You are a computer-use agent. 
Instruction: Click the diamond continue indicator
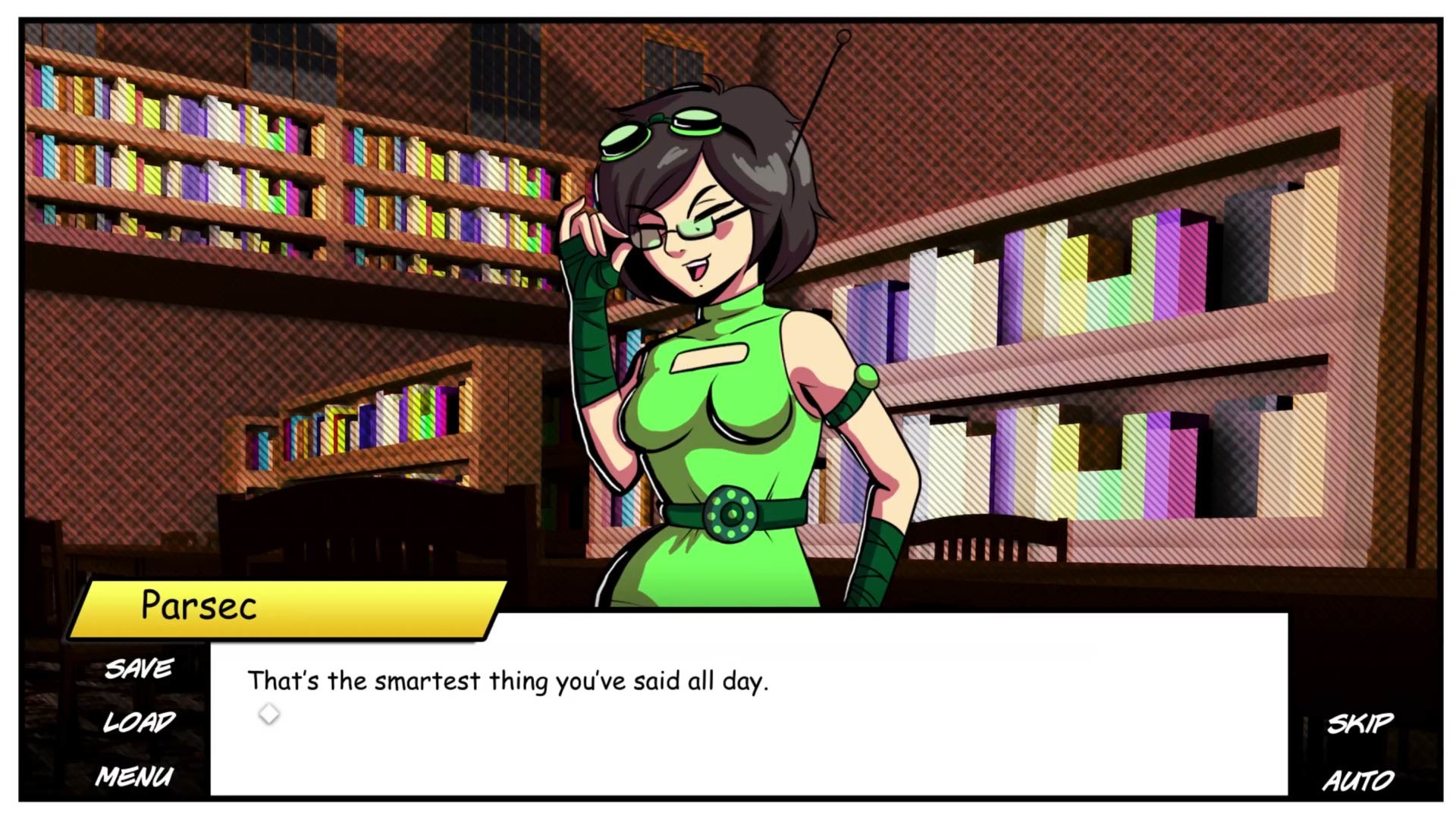[268, 713]
